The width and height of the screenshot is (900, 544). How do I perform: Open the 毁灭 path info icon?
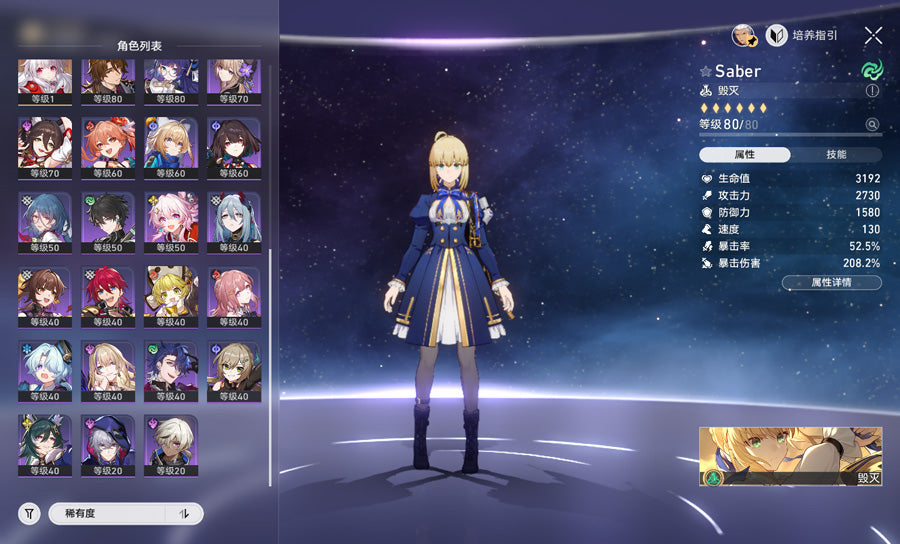(x=872, y=91)
